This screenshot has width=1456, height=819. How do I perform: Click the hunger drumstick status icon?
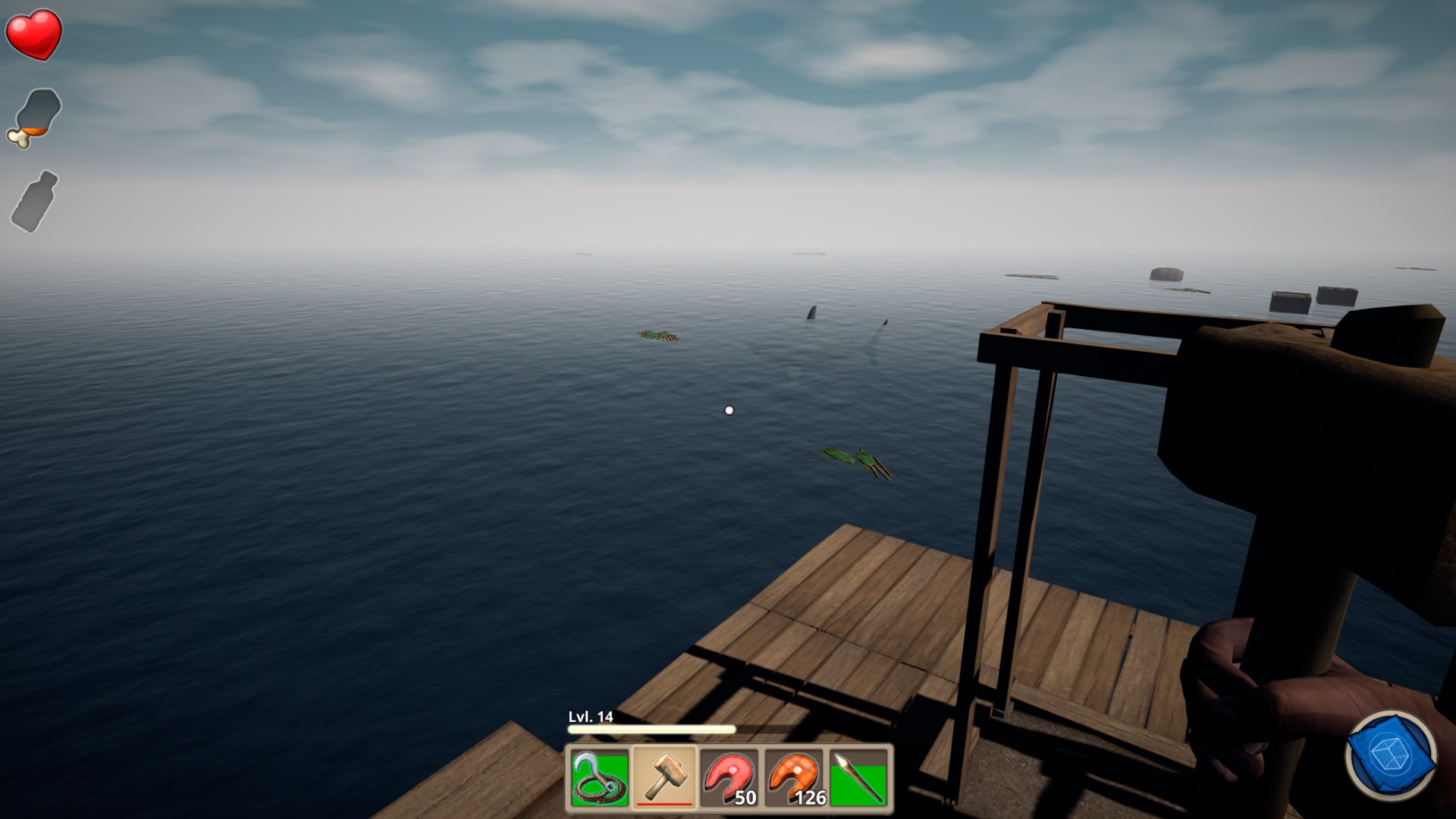click(36, 118)
